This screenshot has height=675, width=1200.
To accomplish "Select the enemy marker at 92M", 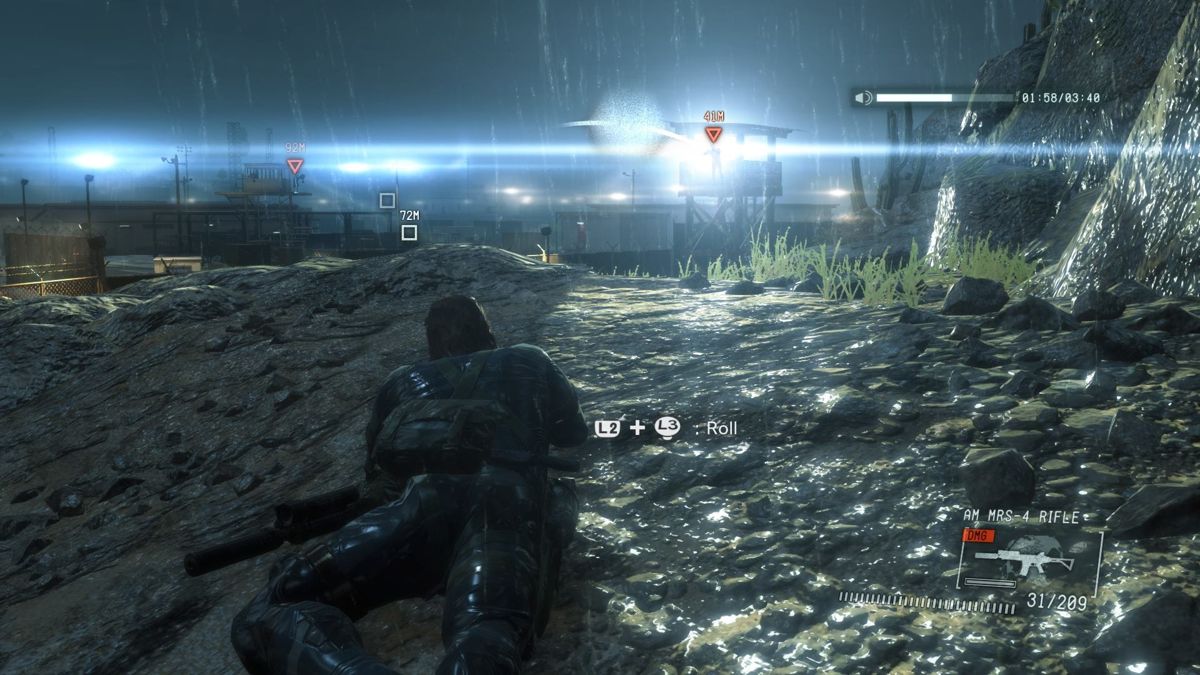I will pos(294,166).
